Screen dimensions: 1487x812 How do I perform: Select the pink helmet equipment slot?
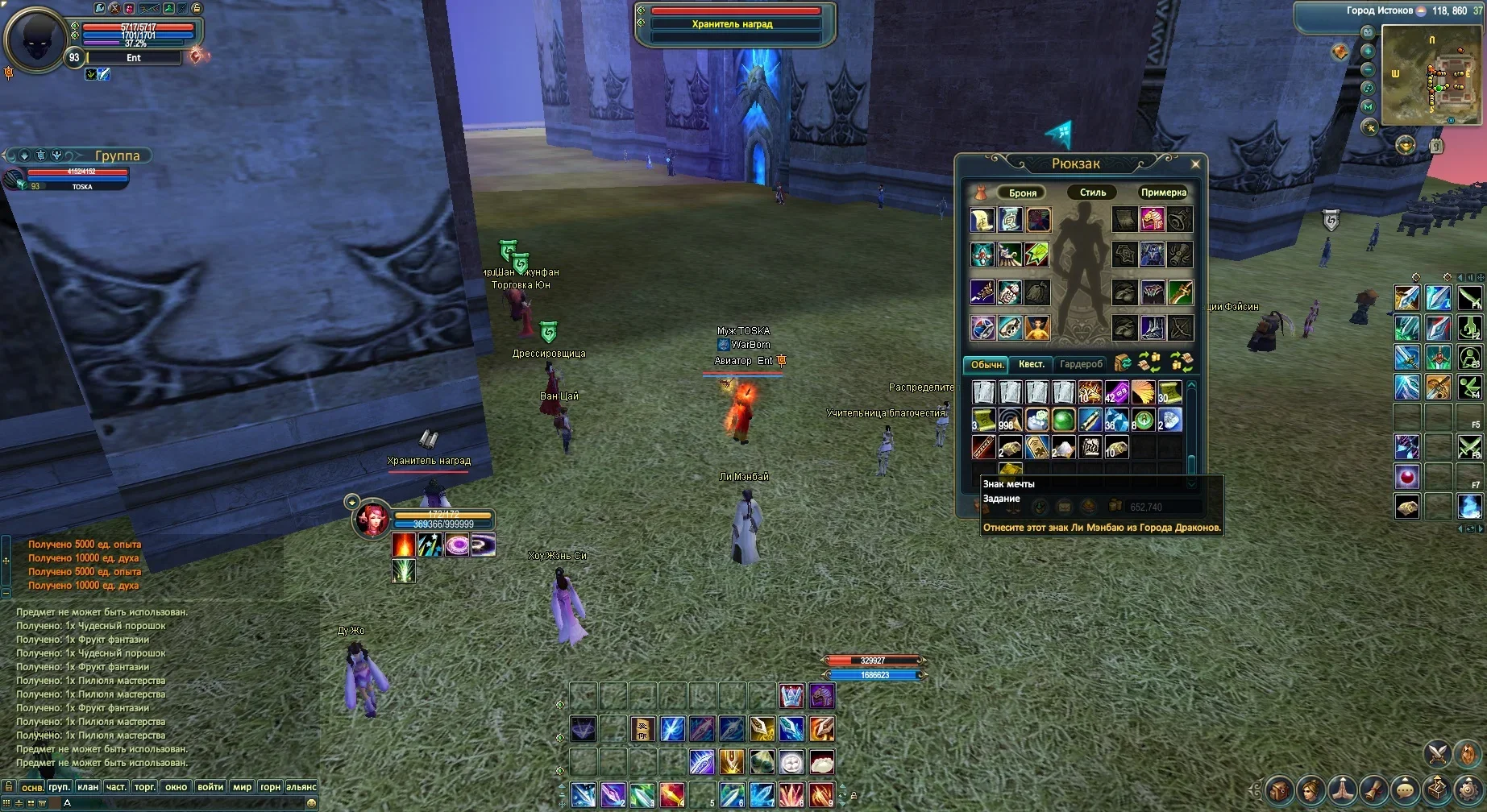pyautogui.click(x=1152, y=219)
